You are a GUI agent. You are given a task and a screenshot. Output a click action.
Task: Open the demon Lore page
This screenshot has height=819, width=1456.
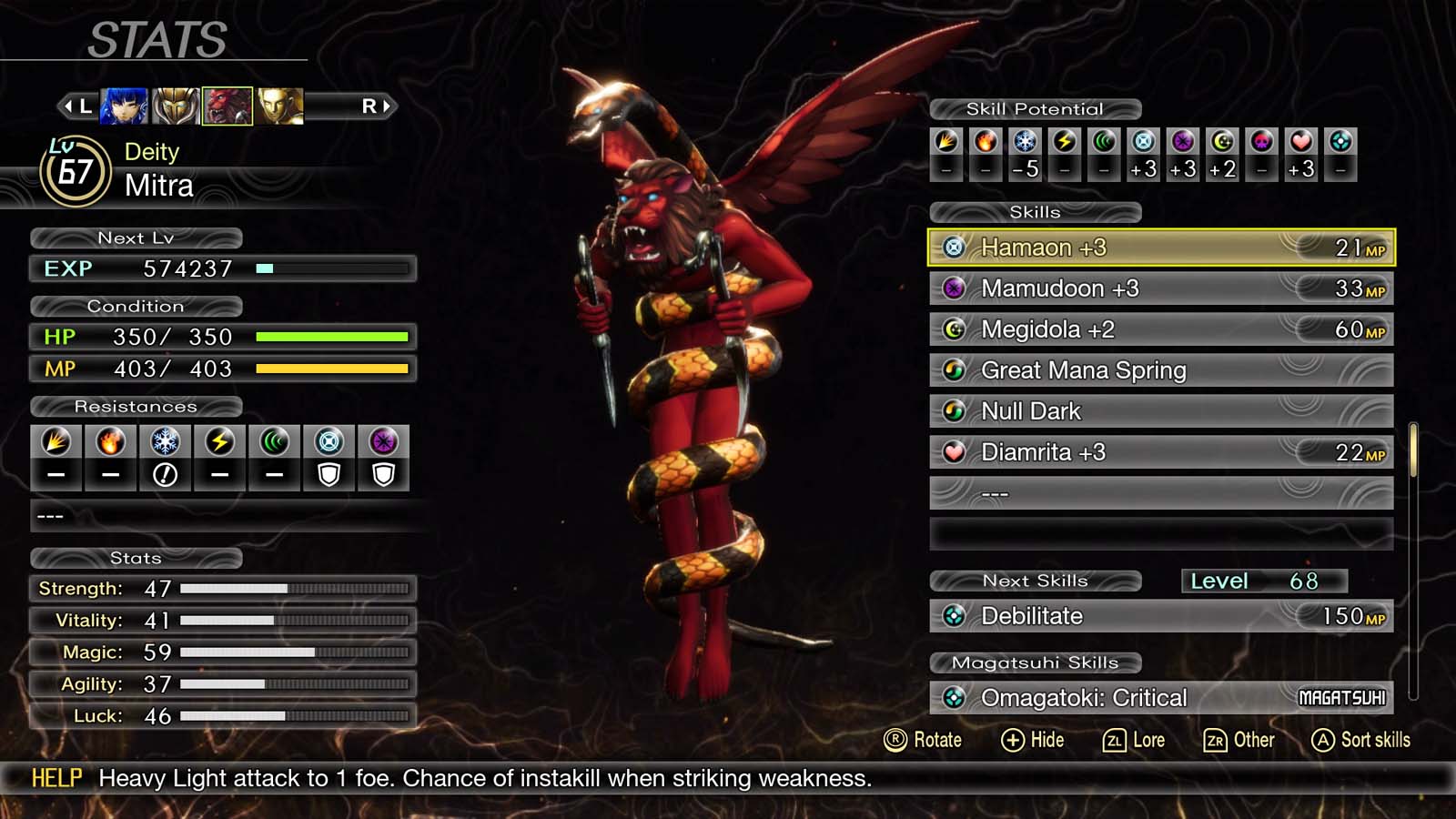click(x=1134, y=740)
